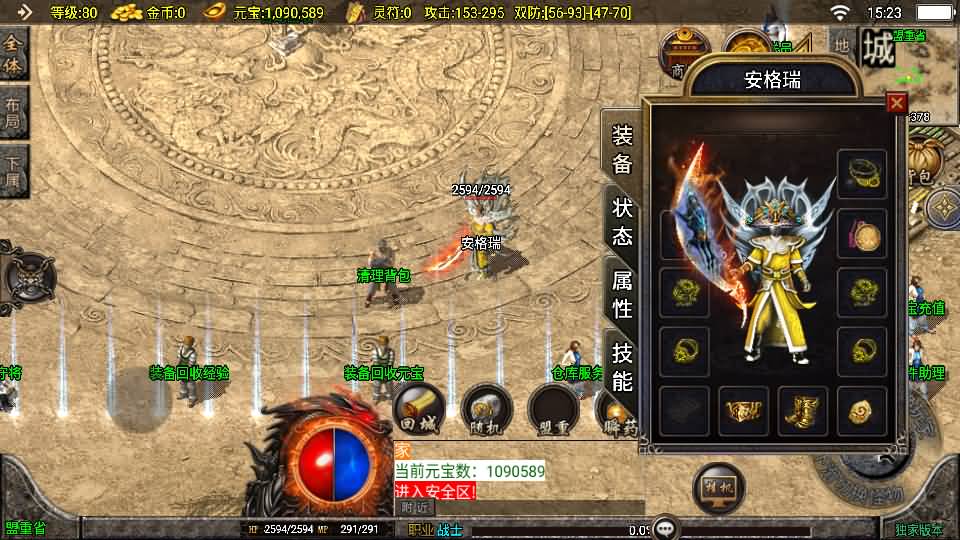Open the 状态 status tab
Screen dimensions: 960x540
[622, 221]
